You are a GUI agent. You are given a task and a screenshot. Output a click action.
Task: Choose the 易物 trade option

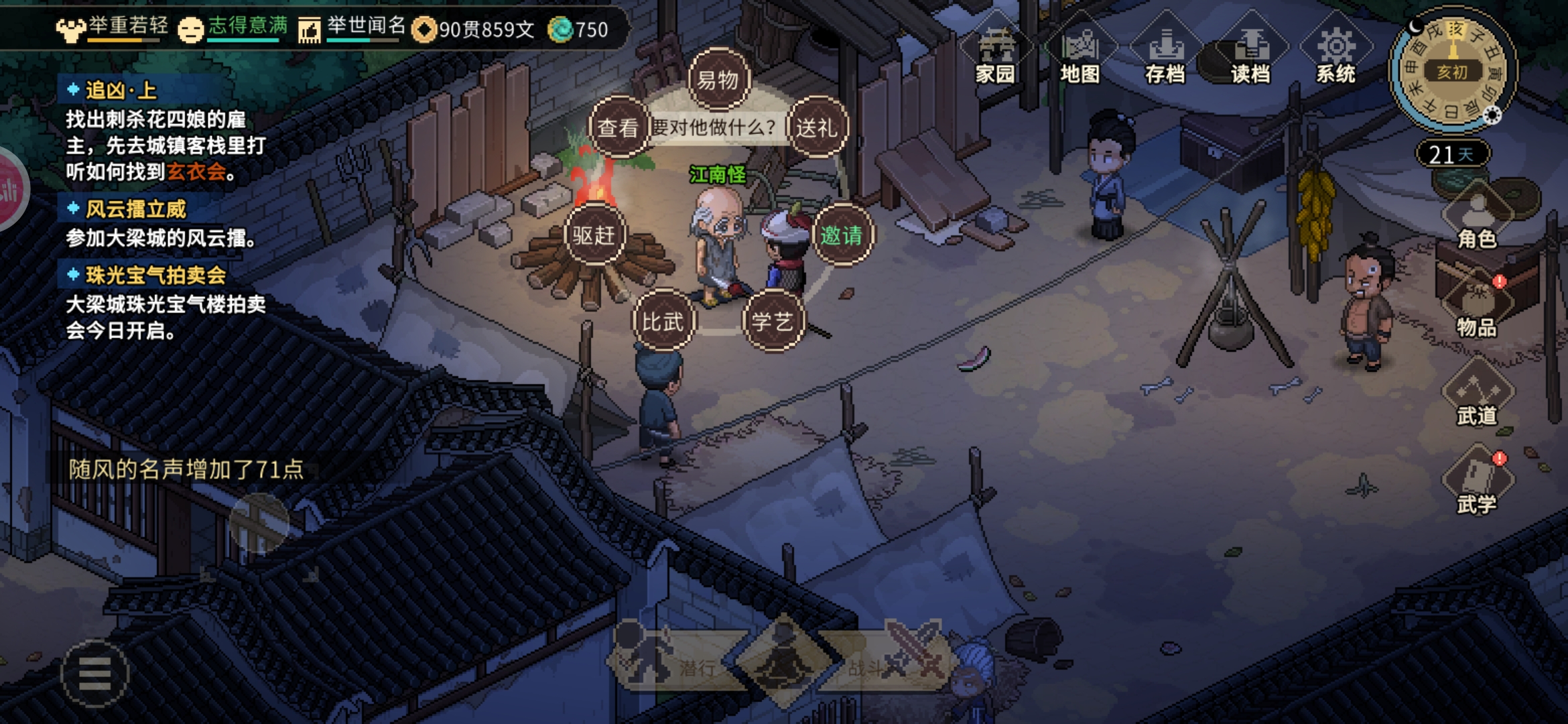[x=718, y=80]
